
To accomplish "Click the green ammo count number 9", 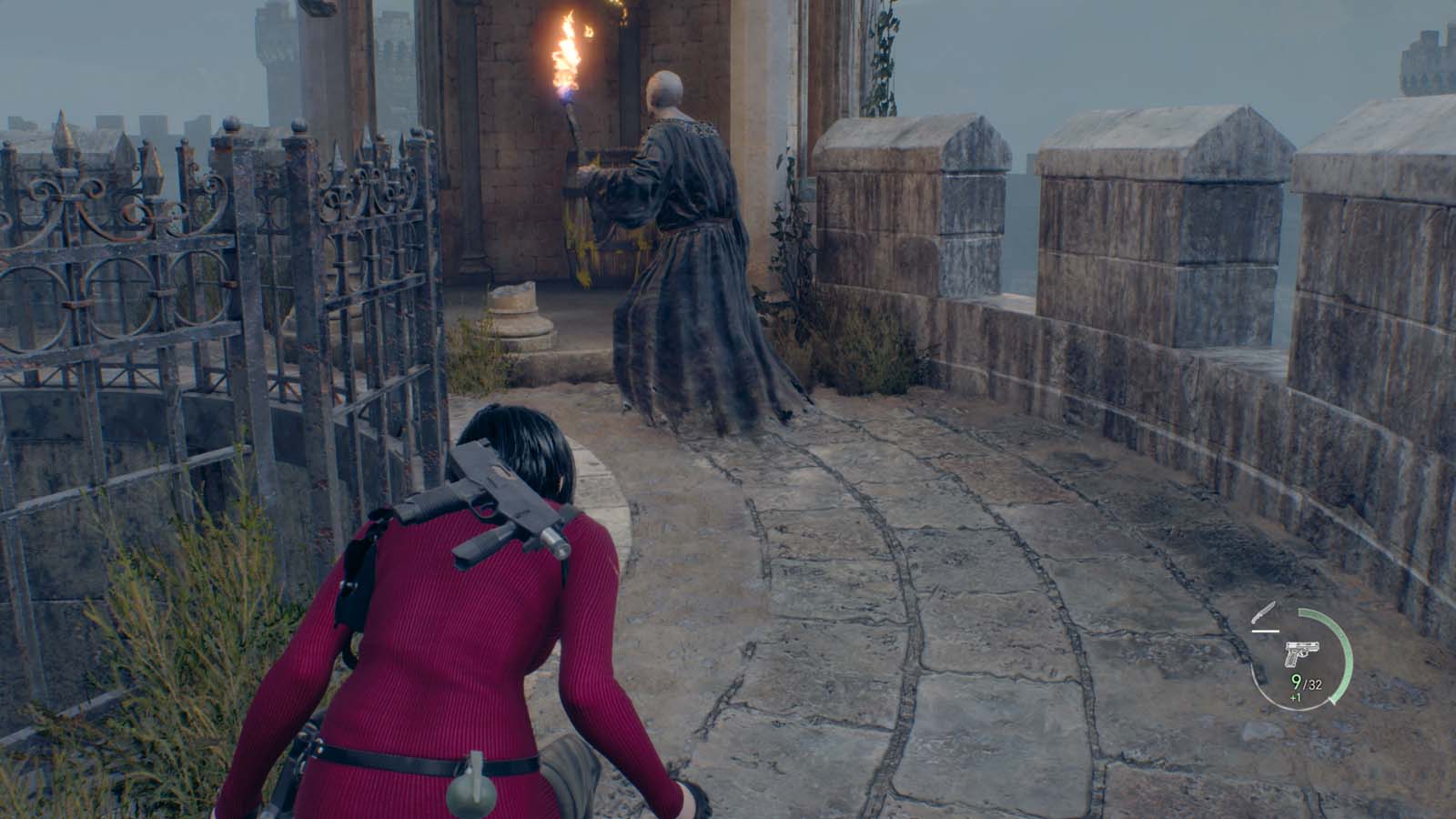I will 1297,683.
